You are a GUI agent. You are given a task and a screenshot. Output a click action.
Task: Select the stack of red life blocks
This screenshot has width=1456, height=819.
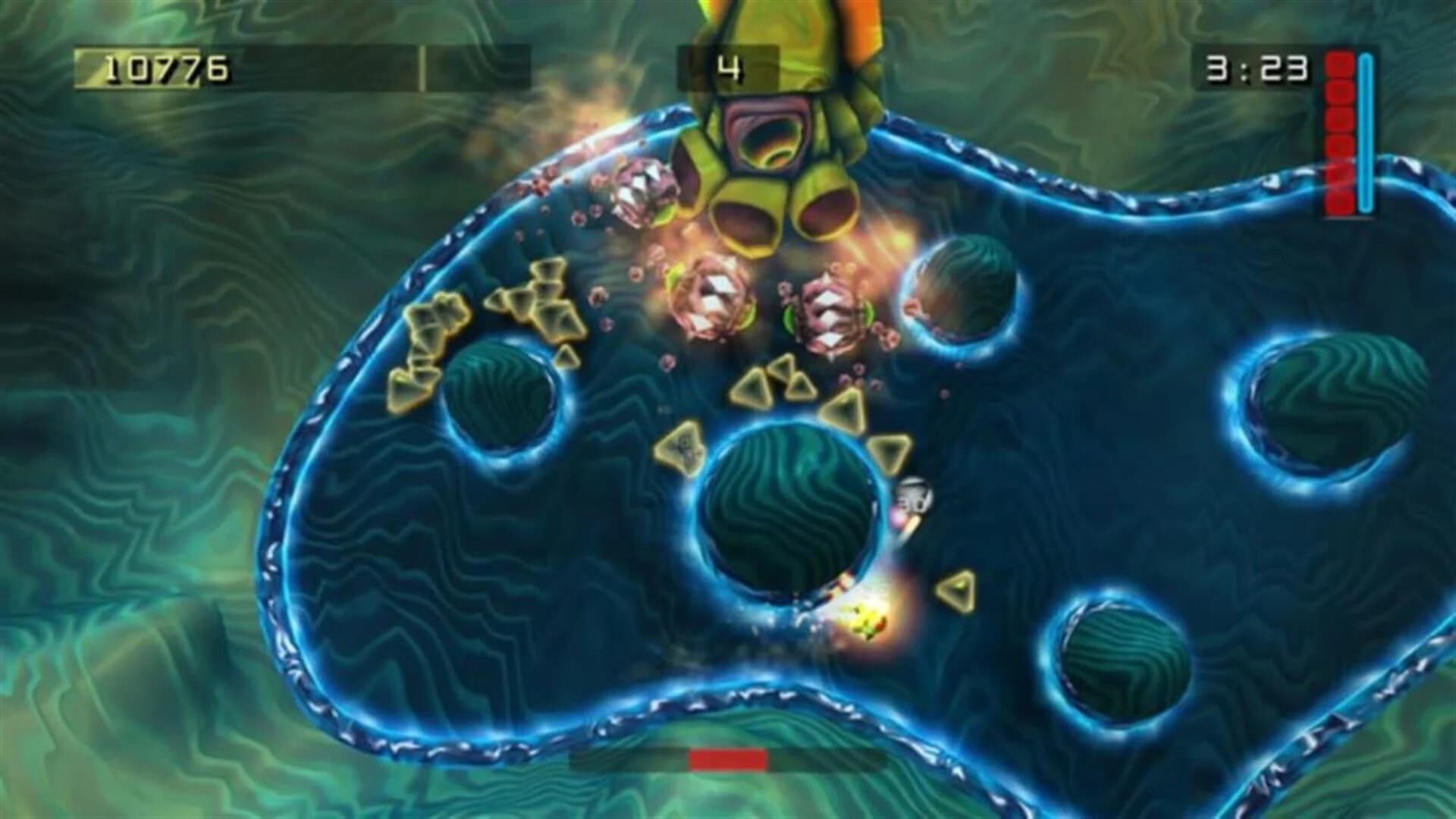(x=1338, y=129)
